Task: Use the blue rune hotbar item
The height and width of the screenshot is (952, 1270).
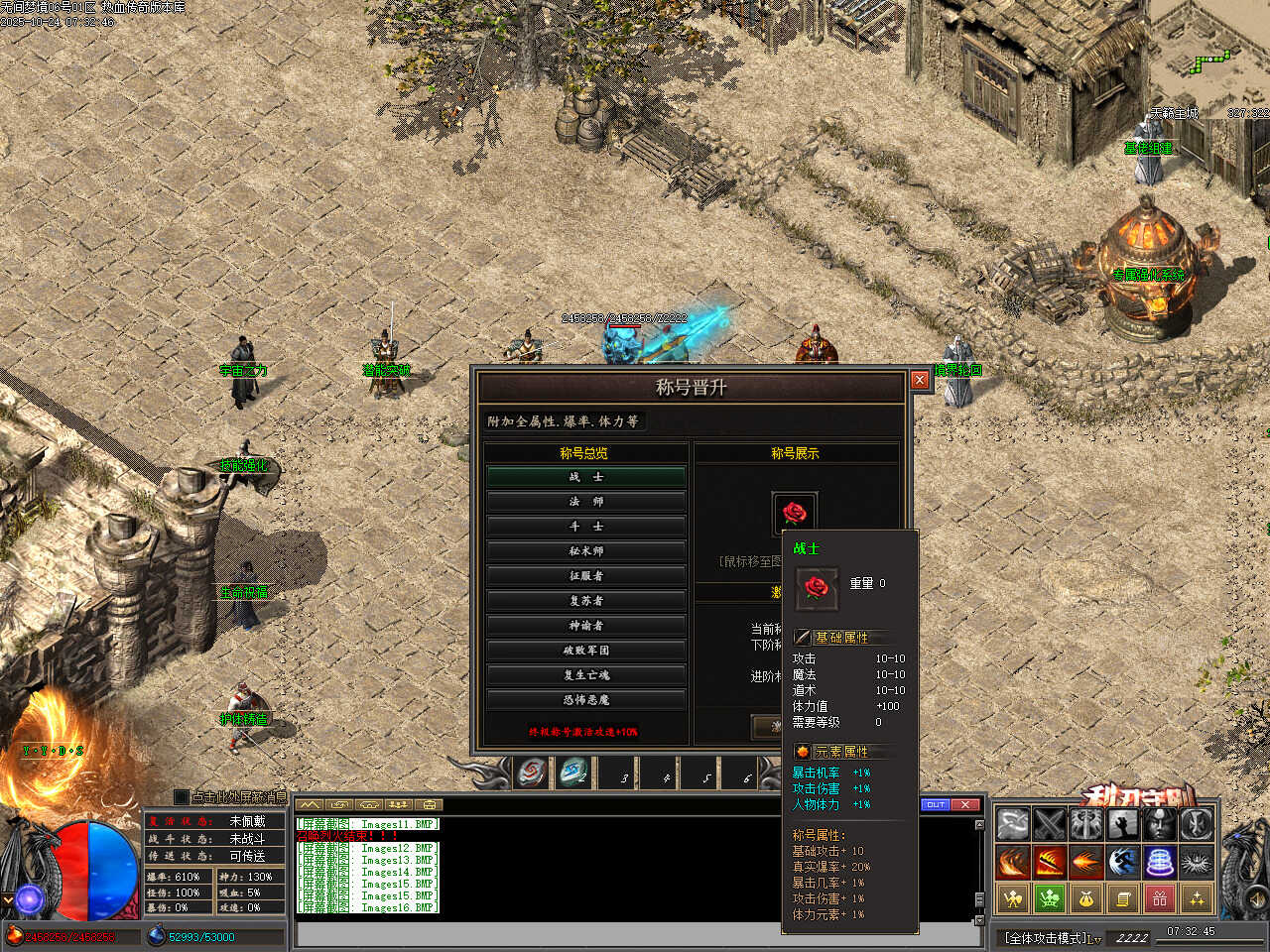Action: click(573, 773)
